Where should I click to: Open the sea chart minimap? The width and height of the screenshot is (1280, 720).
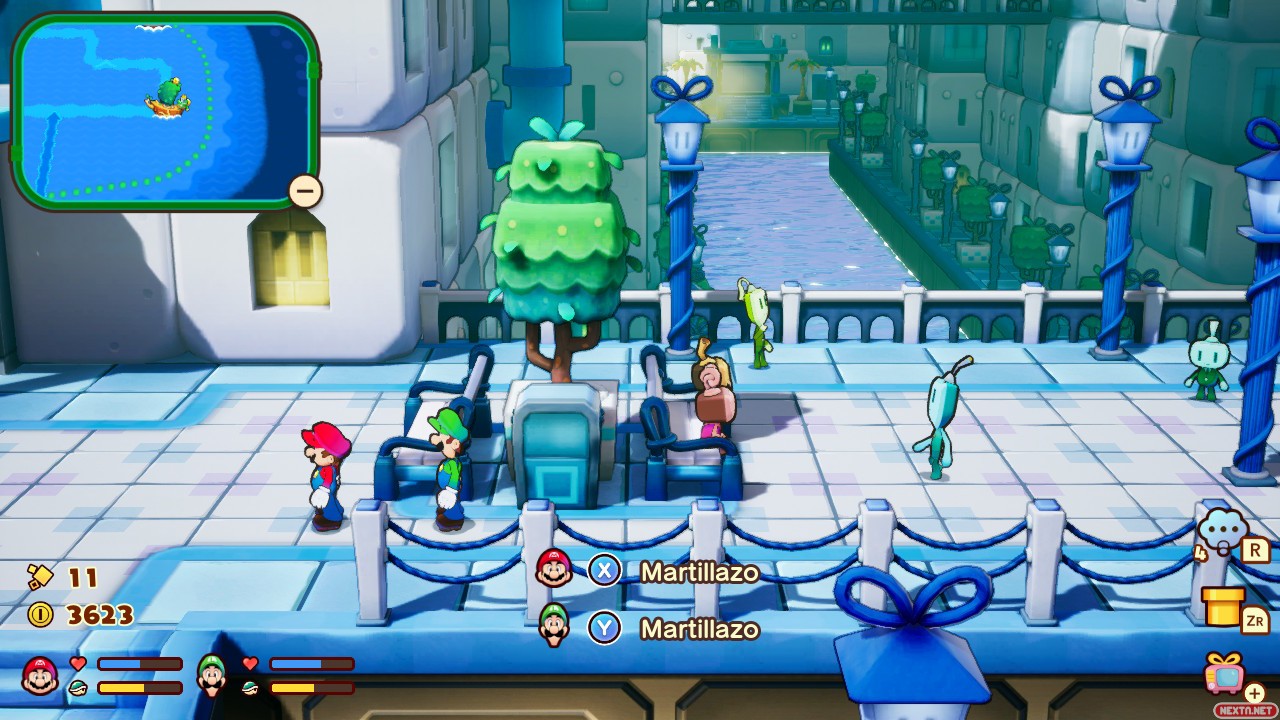(165, 110)
